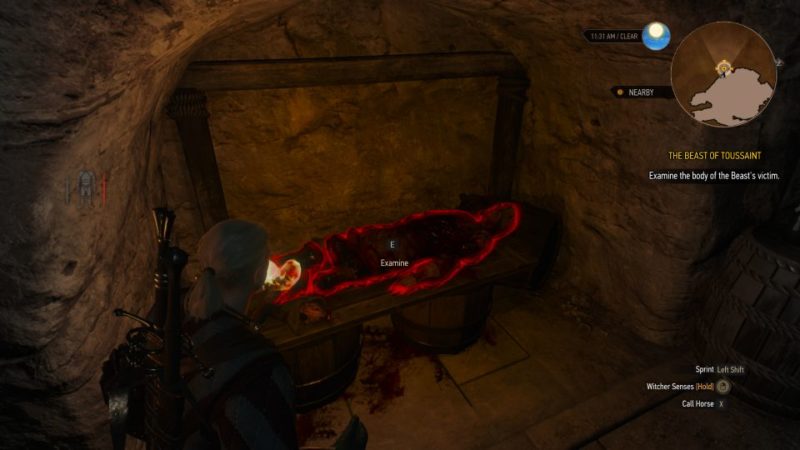800x450 pixels.
Task: Click the sun weather icon
Action: coord(656,37)
